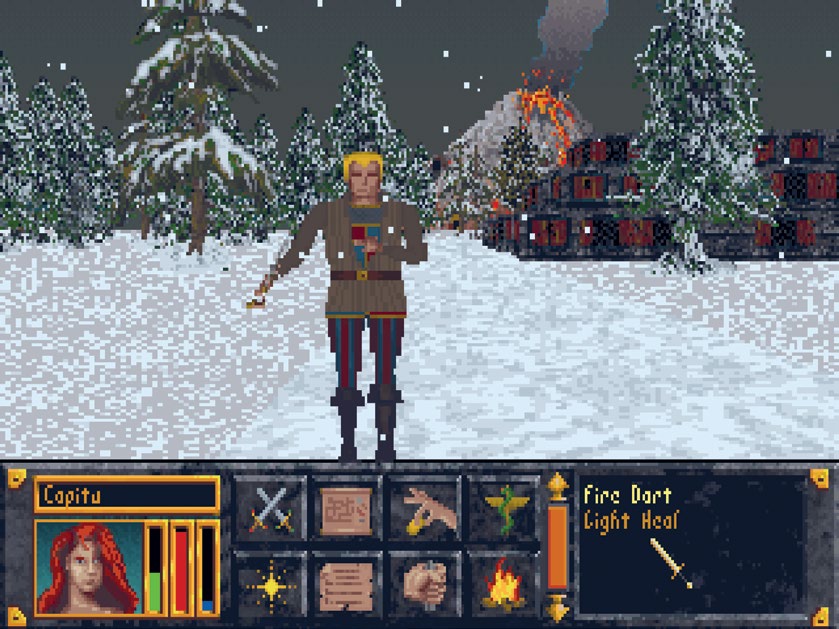
Task: Choose the Light Heal spell
Action: coord(629,520)
